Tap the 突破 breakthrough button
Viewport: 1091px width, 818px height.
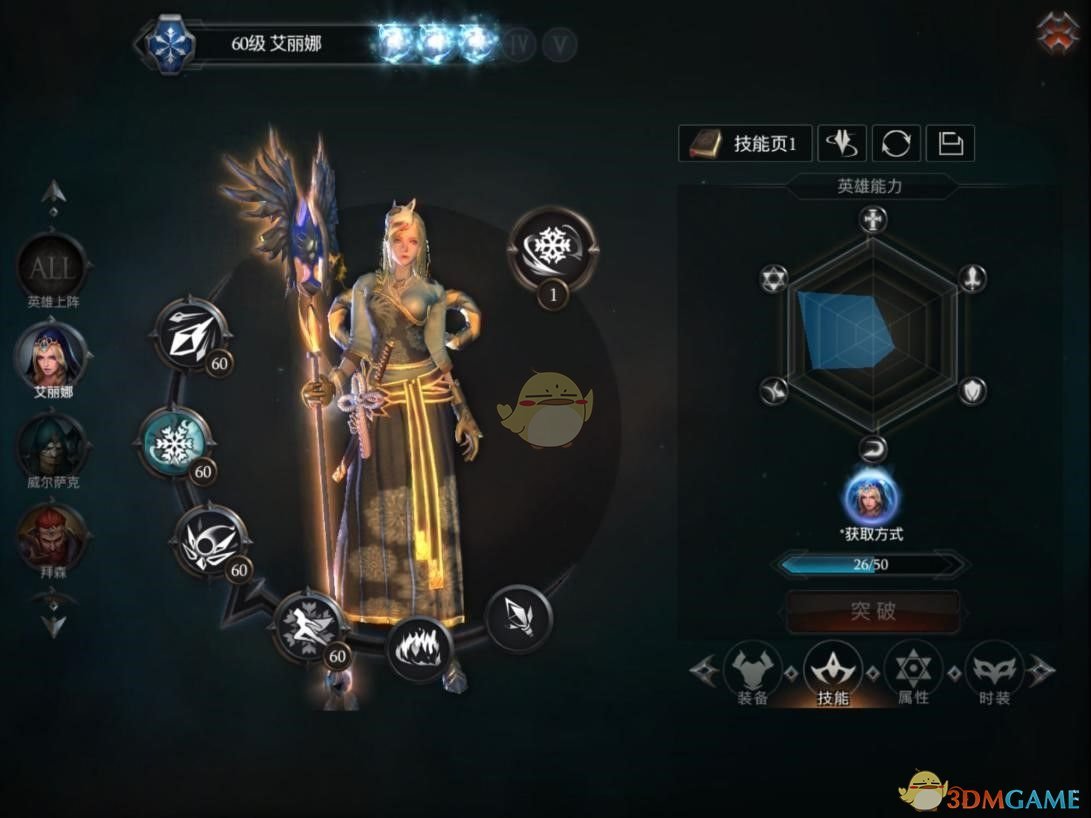click(x=873, y=611)
